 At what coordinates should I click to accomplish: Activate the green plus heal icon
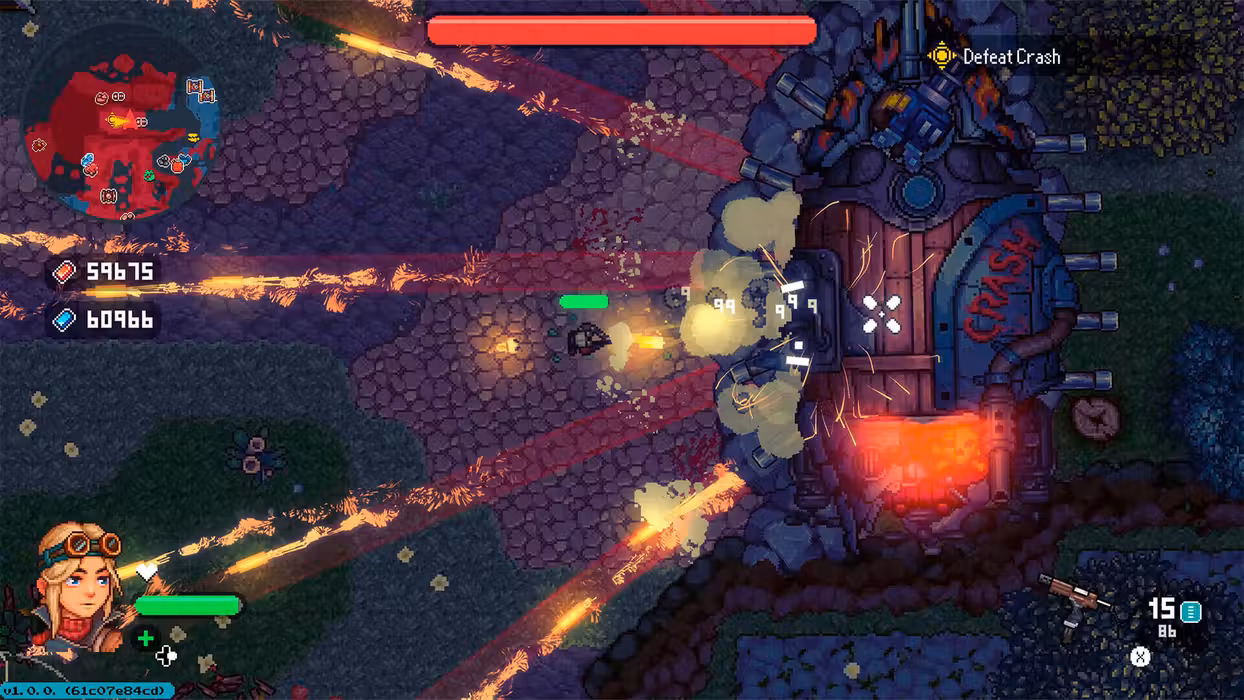(x=146, y=638)
